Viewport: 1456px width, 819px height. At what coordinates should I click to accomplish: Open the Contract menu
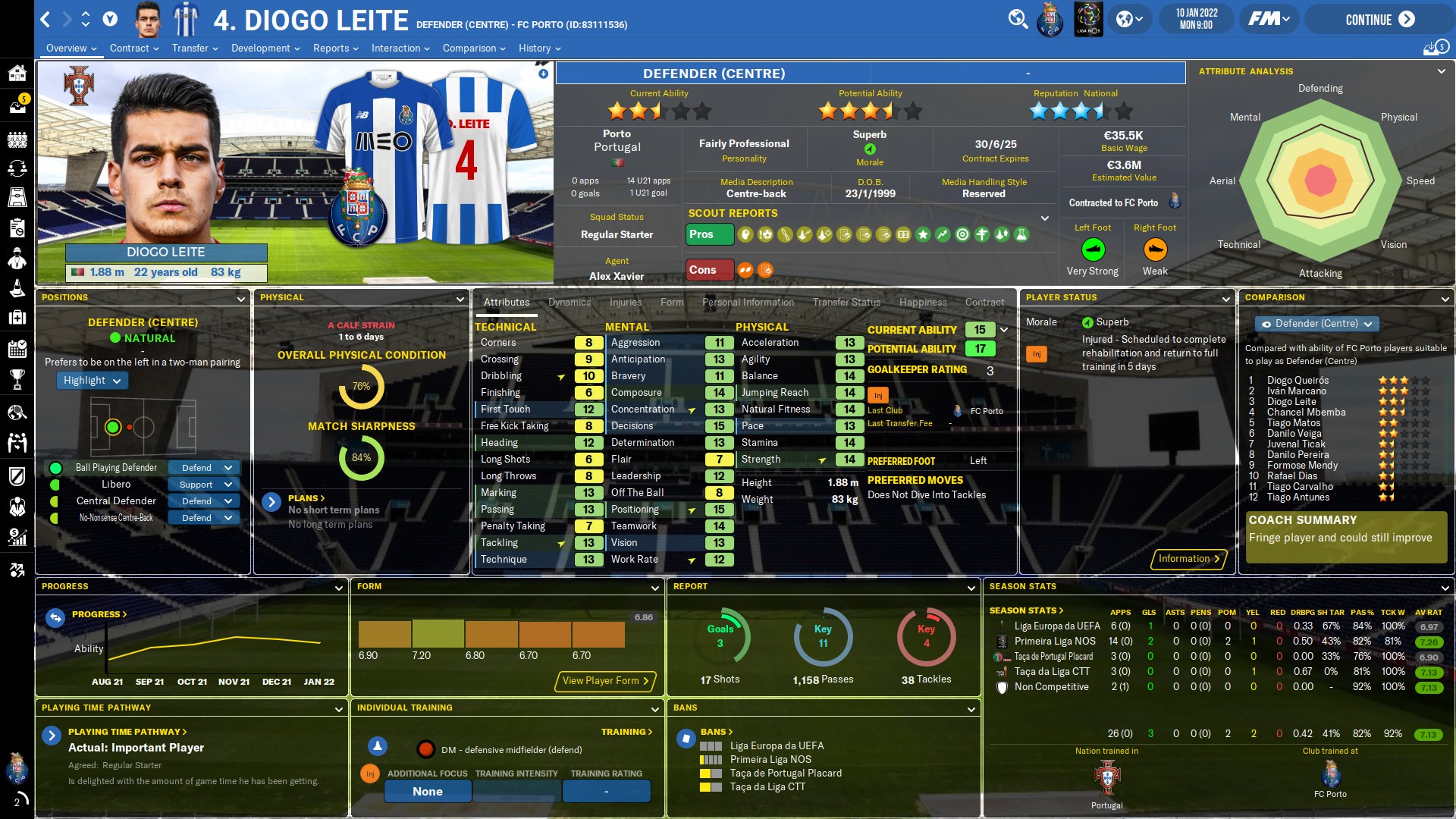[x=134, y=49]
